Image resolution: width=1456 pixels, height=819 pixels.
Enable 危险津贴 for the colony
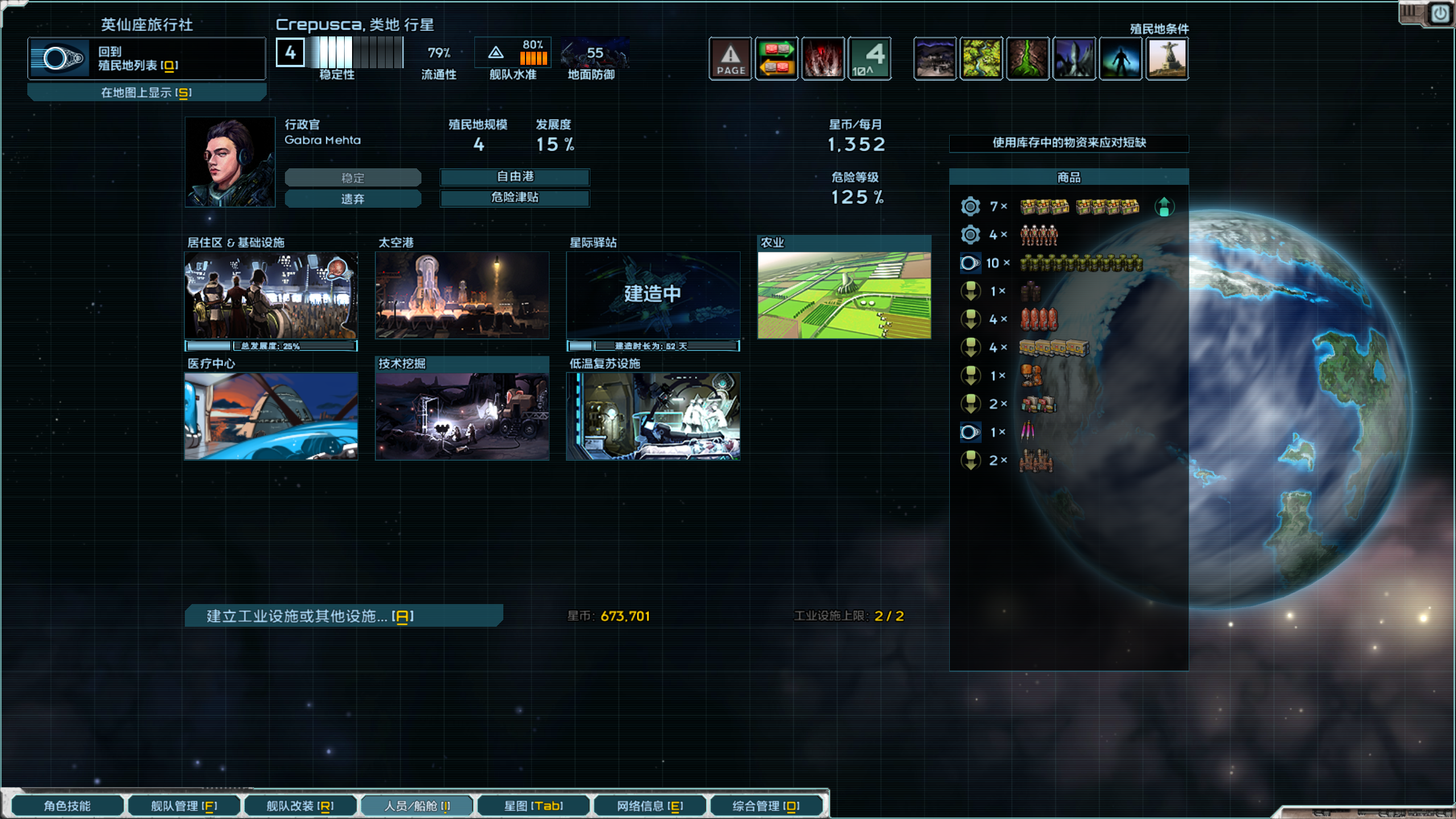click(x=515, y=198)
